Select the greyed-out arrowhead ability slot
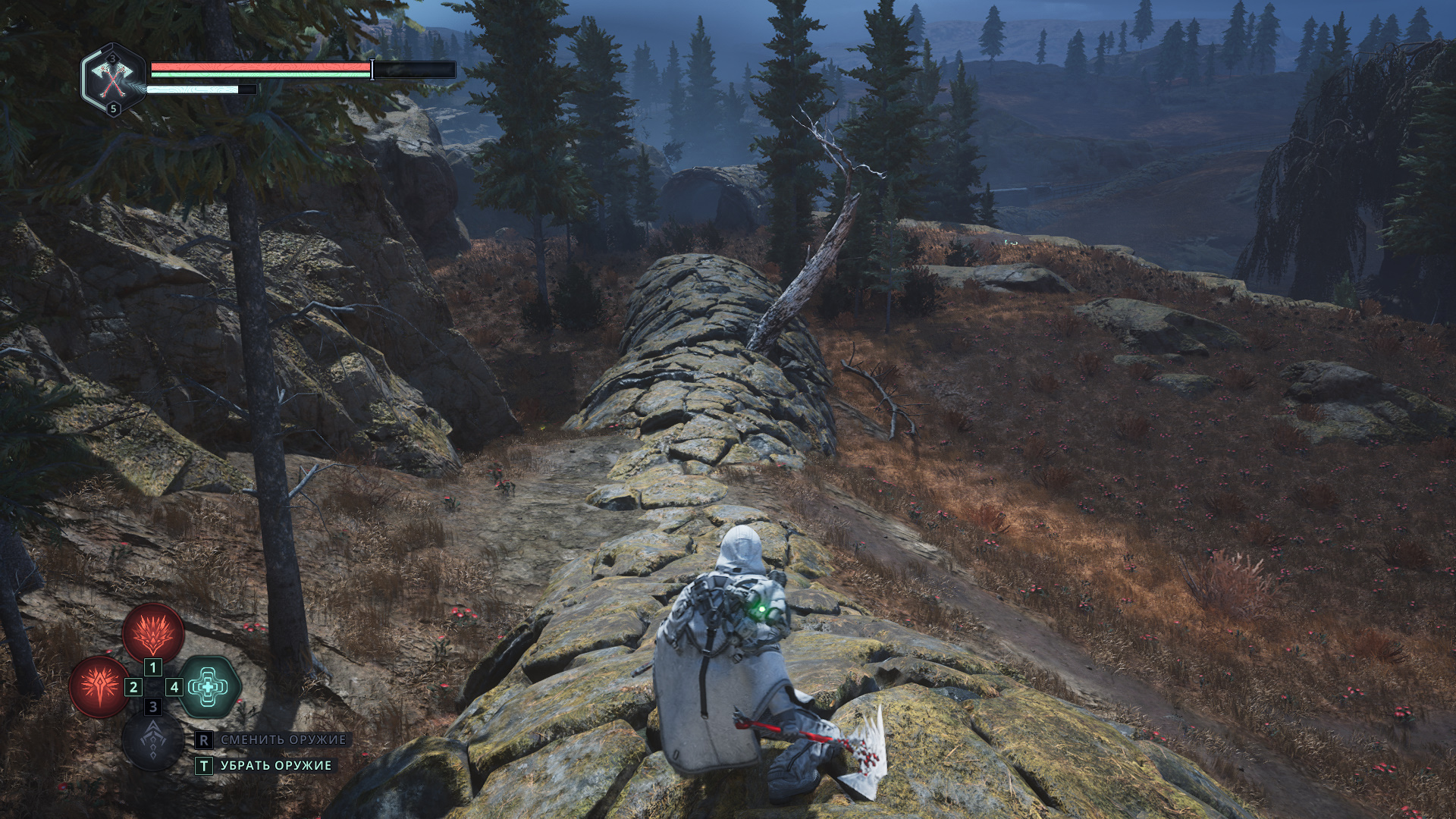This screenshot has width=1456, height=819. (x=153, y=740)
